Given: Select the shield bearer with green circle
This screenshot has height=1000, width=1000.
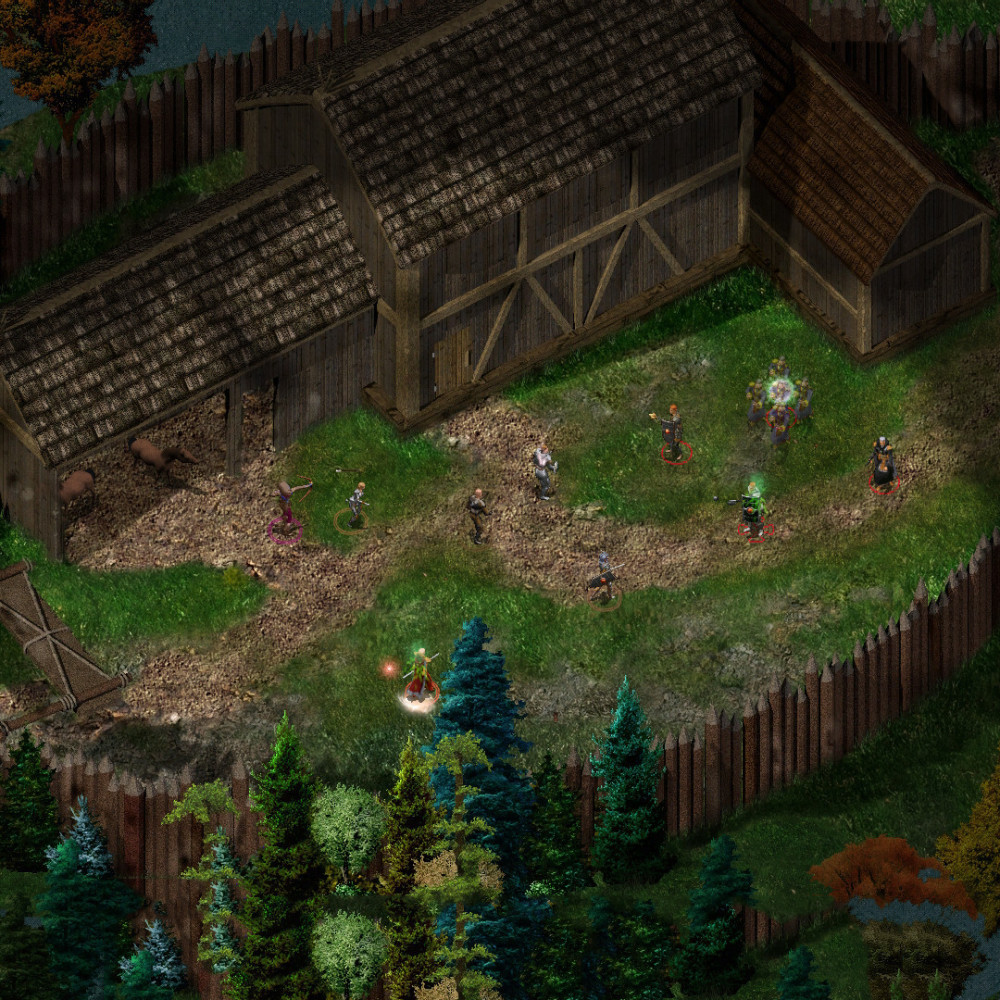Looking at the screenshot, I should point(602,579).
